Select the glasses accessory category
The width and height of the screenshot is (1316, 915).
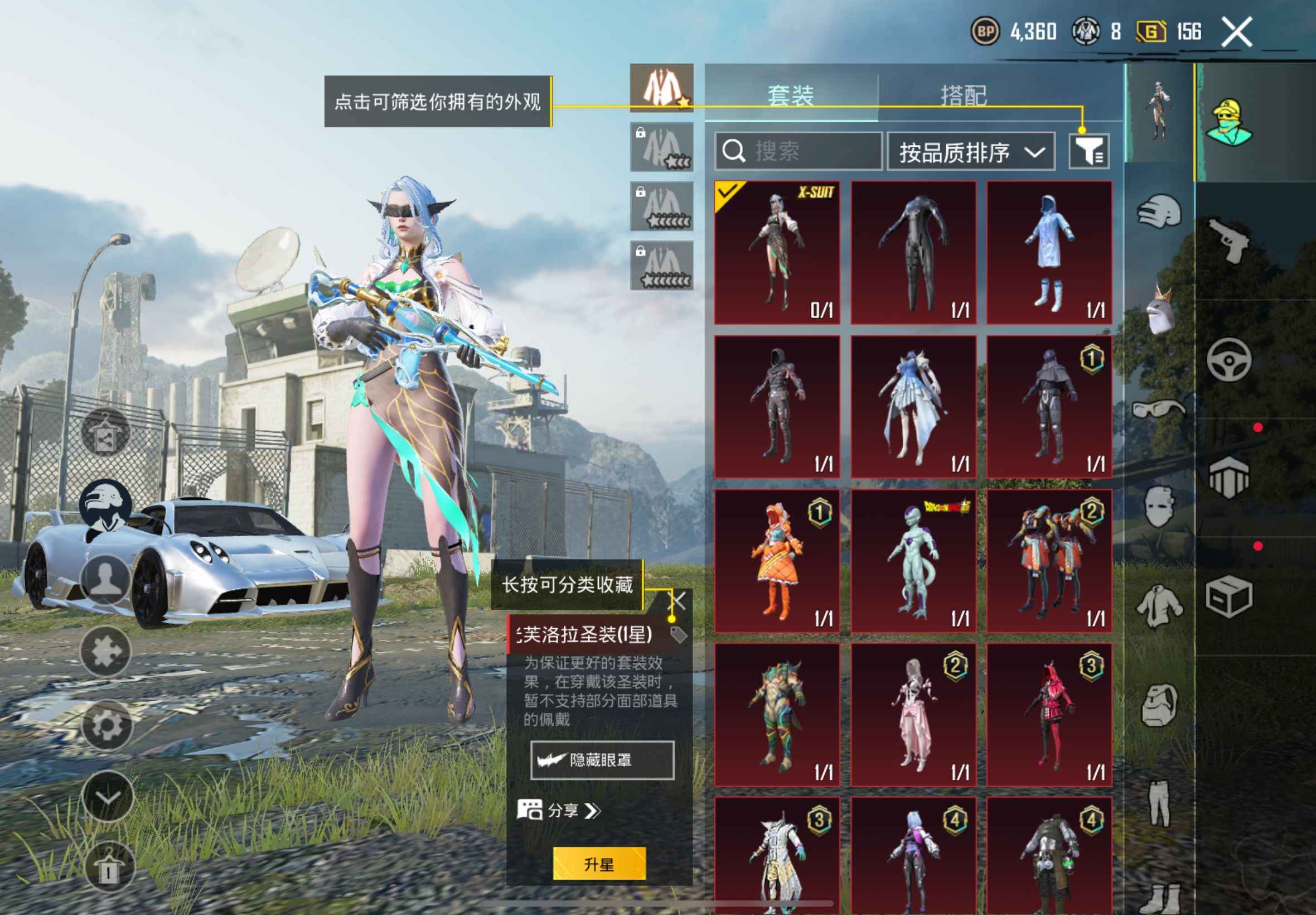[1158, 409]
